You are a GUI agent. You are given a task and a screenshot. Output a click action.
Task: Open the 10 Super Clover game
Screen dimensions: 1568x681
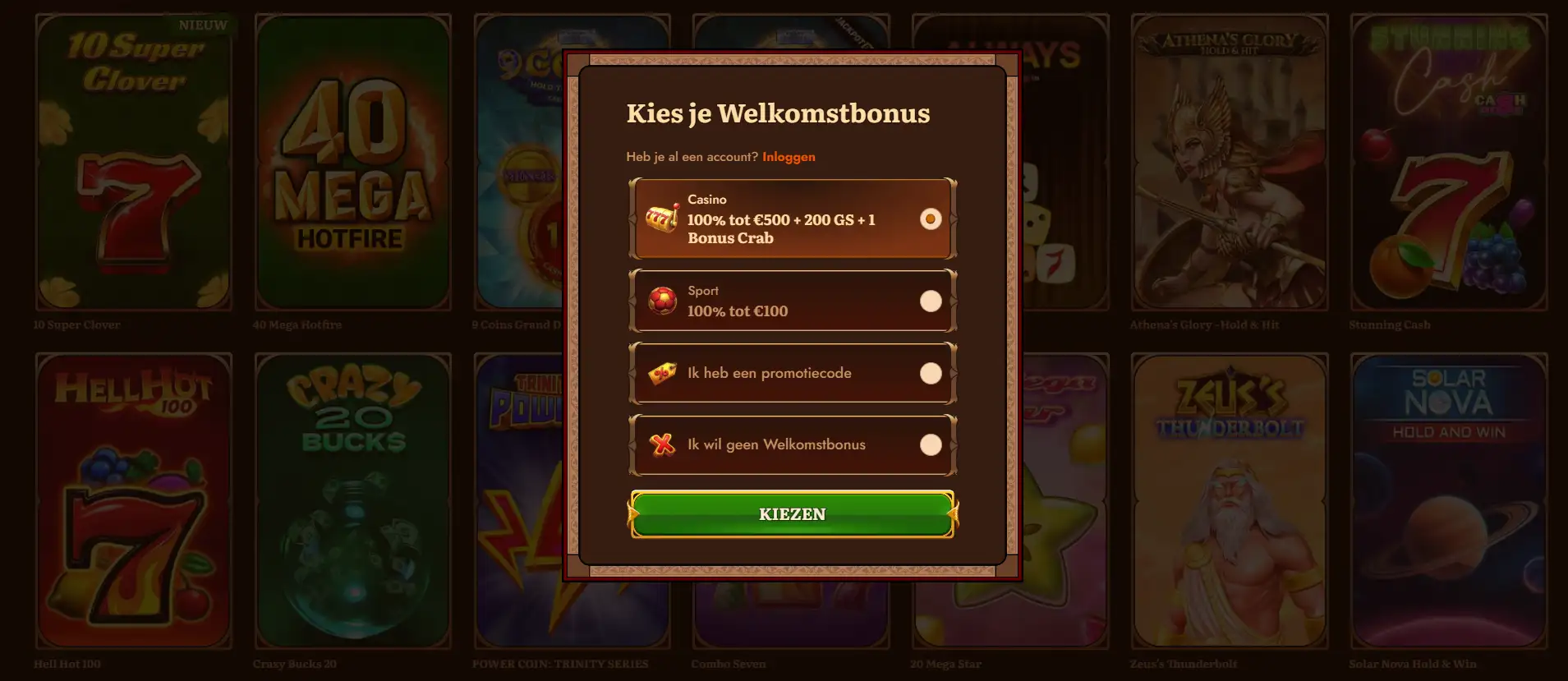point(133,164)
